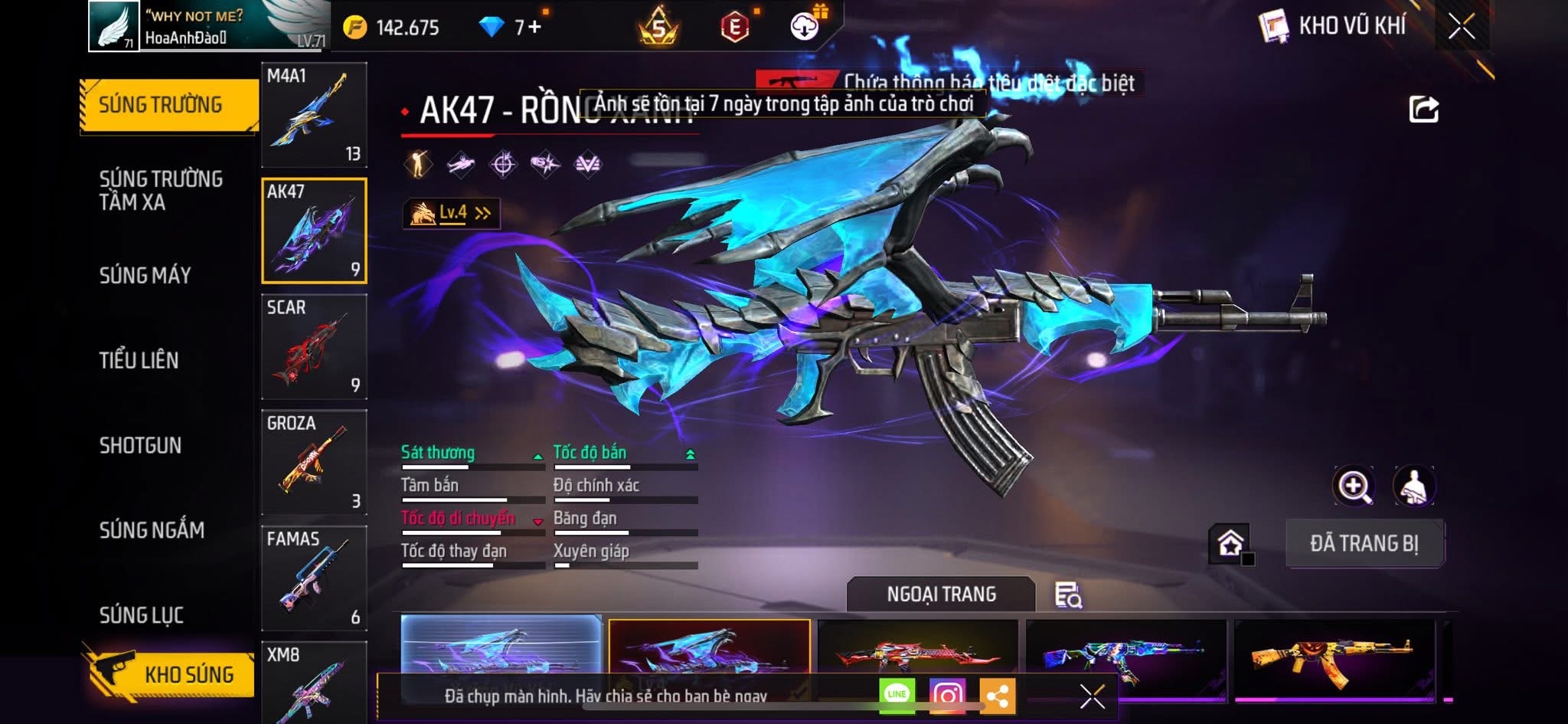
Task: Close the weapon armory screen
Action: [1462, 27]
